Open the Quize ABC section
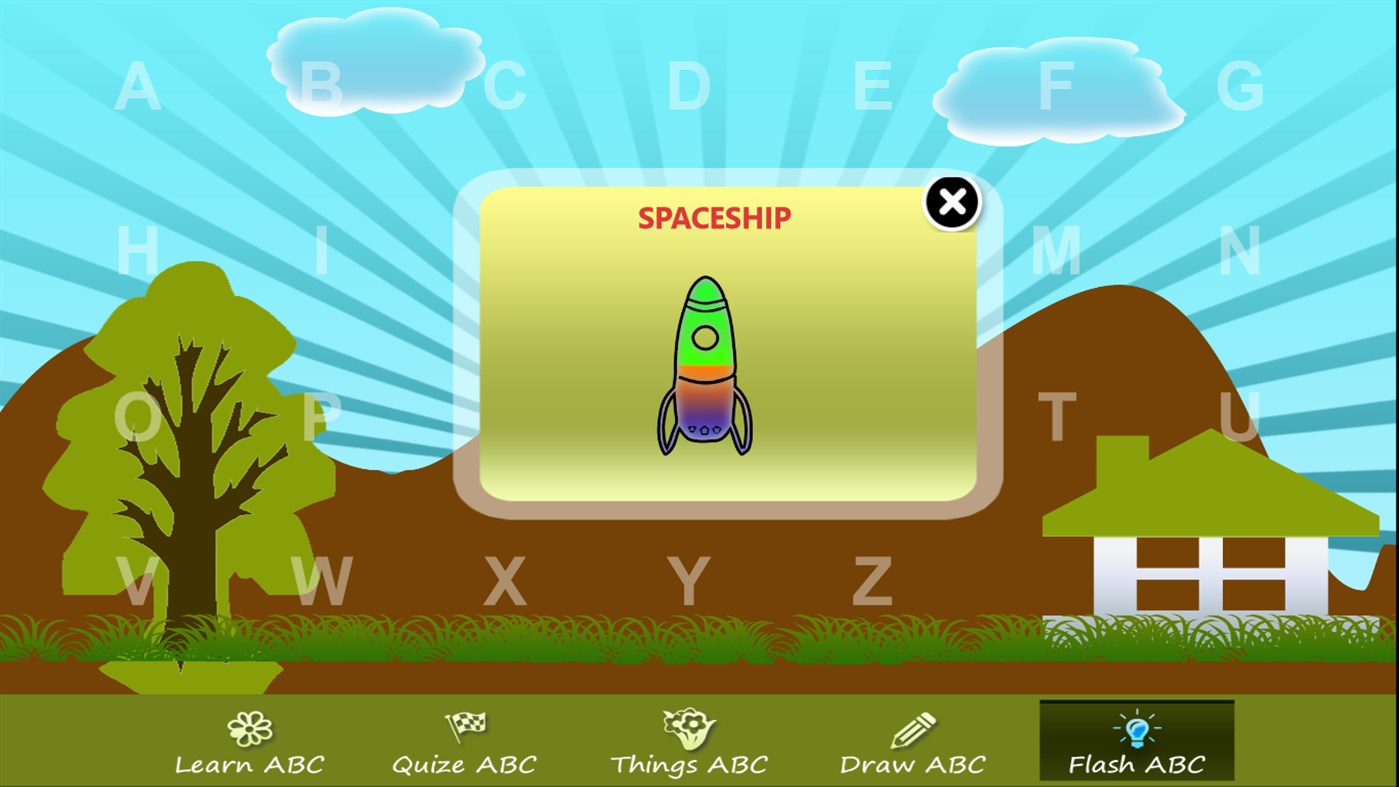 (464, 764)
